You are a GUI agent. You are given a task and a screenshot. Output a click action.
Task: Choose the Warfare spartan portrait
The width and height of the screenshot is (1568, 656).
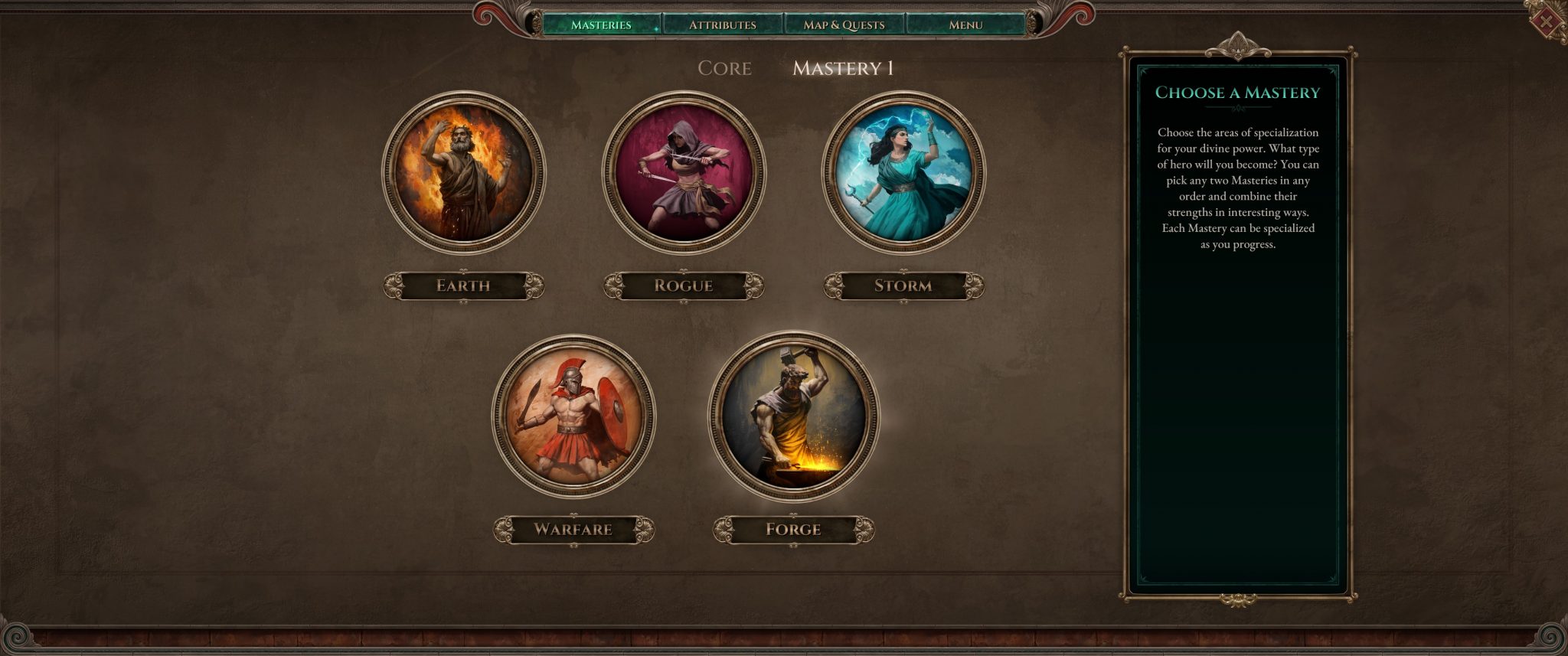click(x=573, y=416)
